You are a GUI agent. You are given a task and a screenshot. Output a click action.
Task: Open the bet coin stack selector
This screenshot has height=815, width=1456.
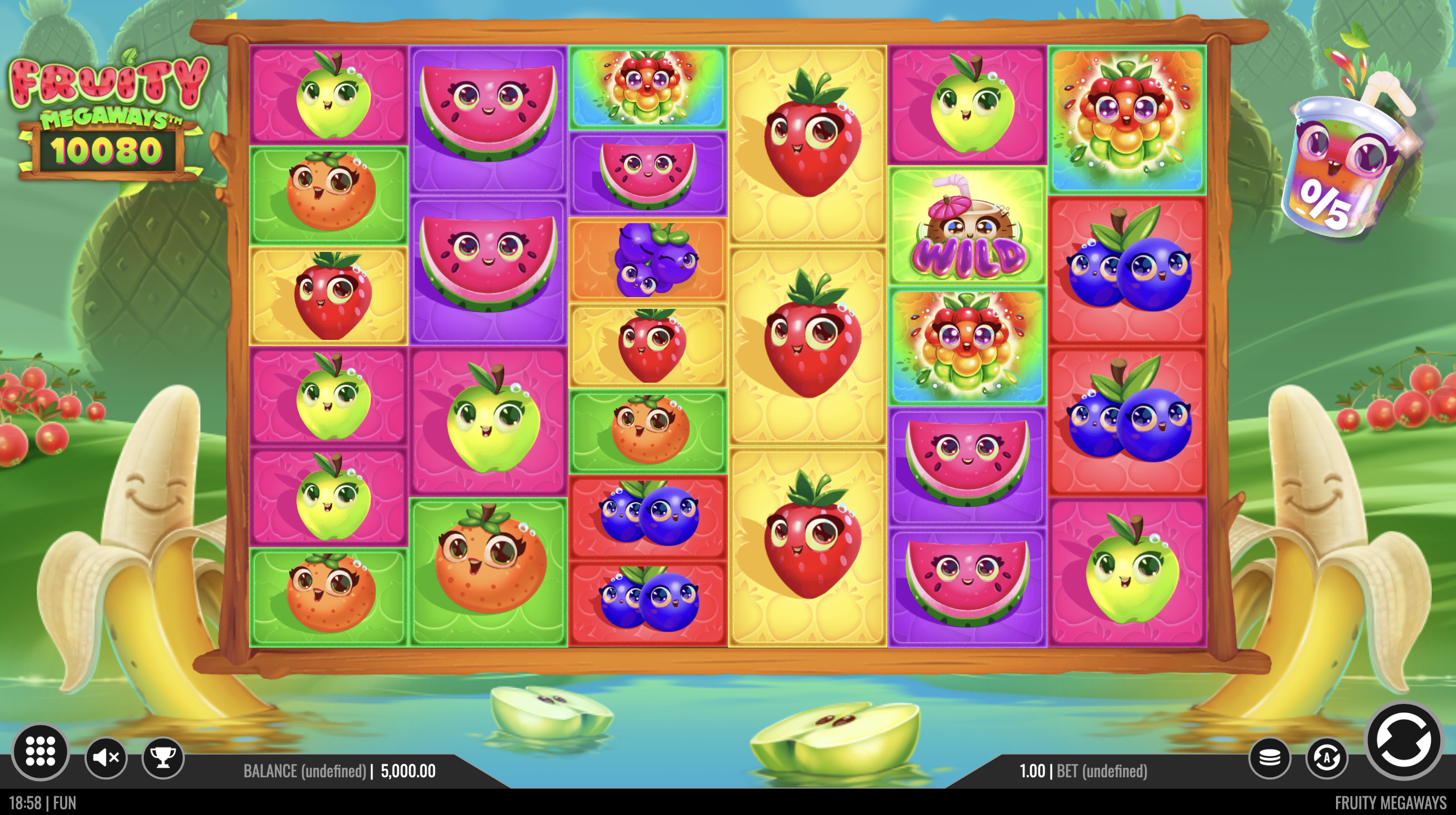(1269, 758)
